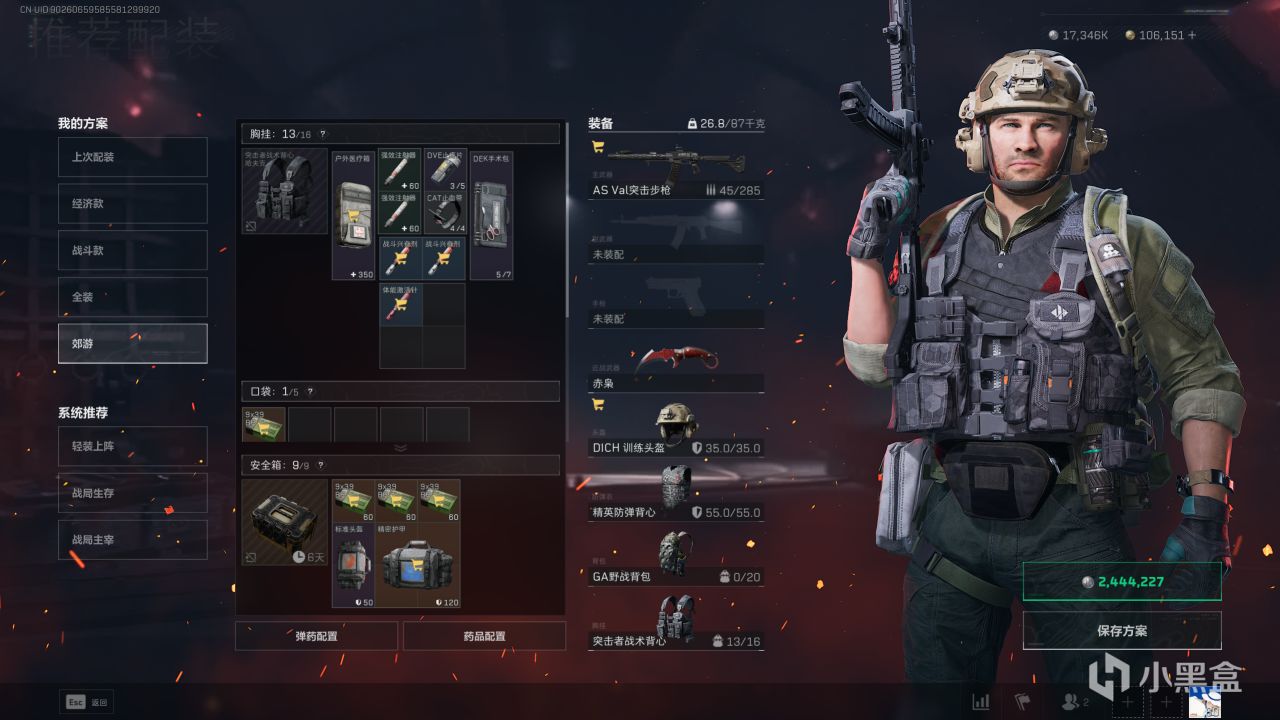Image resolution: width=1280 pixels, height=720 pixels.
Task: Switch to the 战斗款 loadout
Action: click(x=132, y=250)
